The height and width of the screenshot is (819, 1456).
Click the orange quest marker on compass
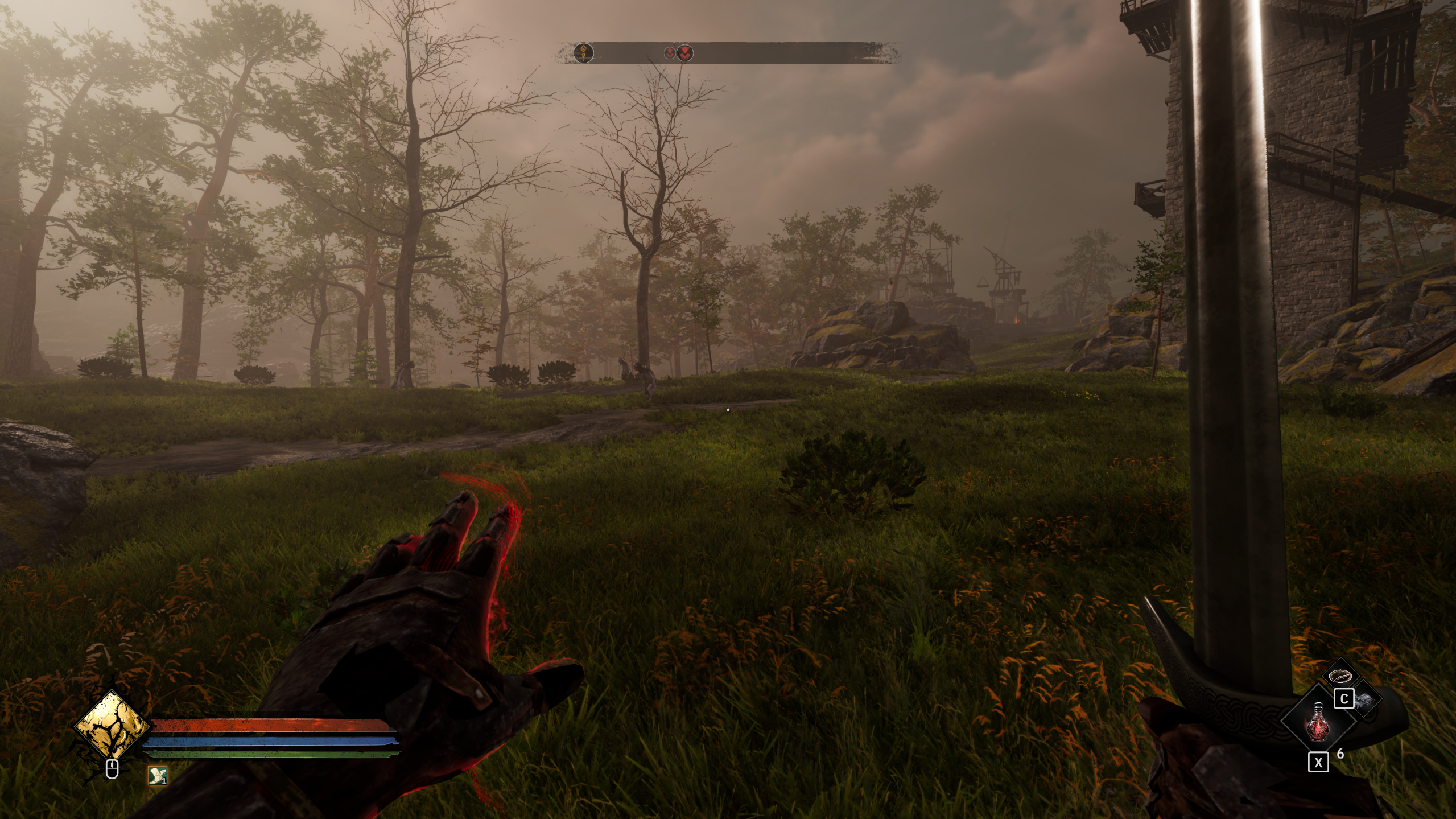[583, 53]
